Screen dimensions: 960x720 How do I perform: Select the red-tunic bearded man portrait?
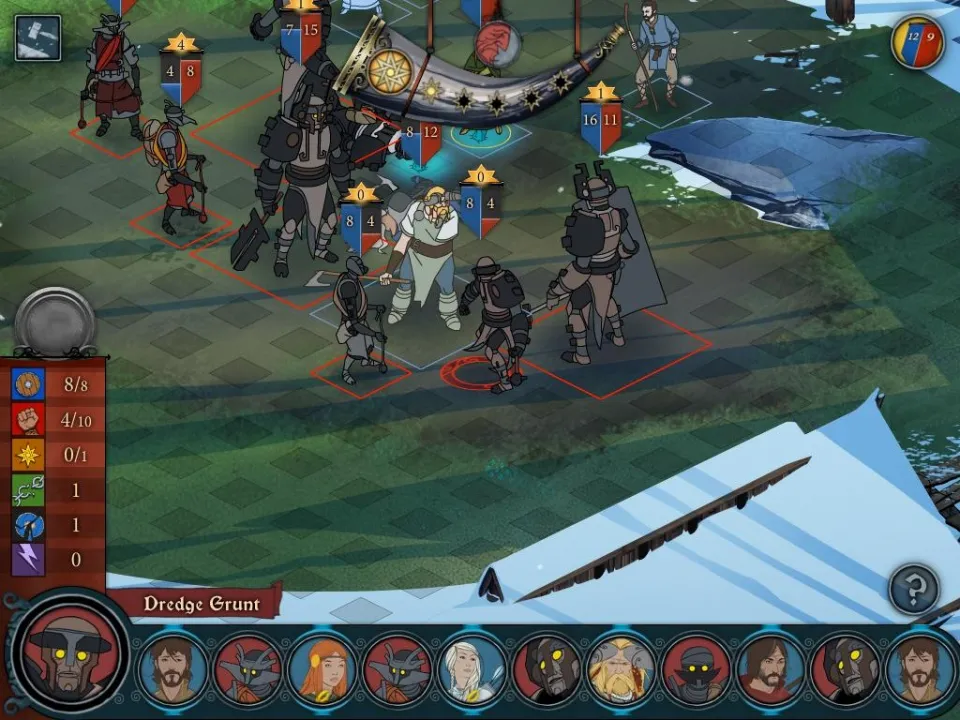point(771,669)
